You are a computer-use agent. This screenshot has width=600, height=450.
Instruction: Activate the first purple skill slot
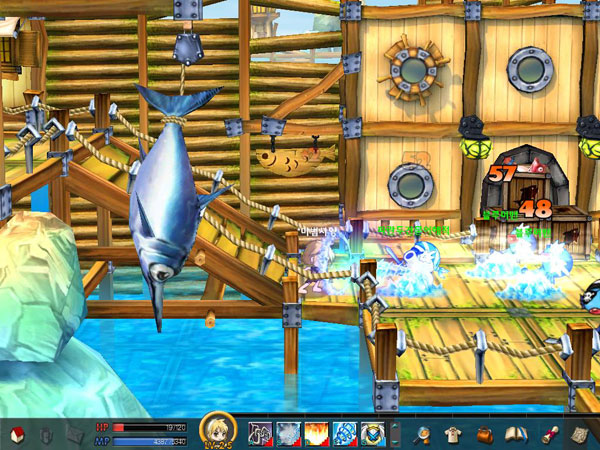tap(261, 434)
